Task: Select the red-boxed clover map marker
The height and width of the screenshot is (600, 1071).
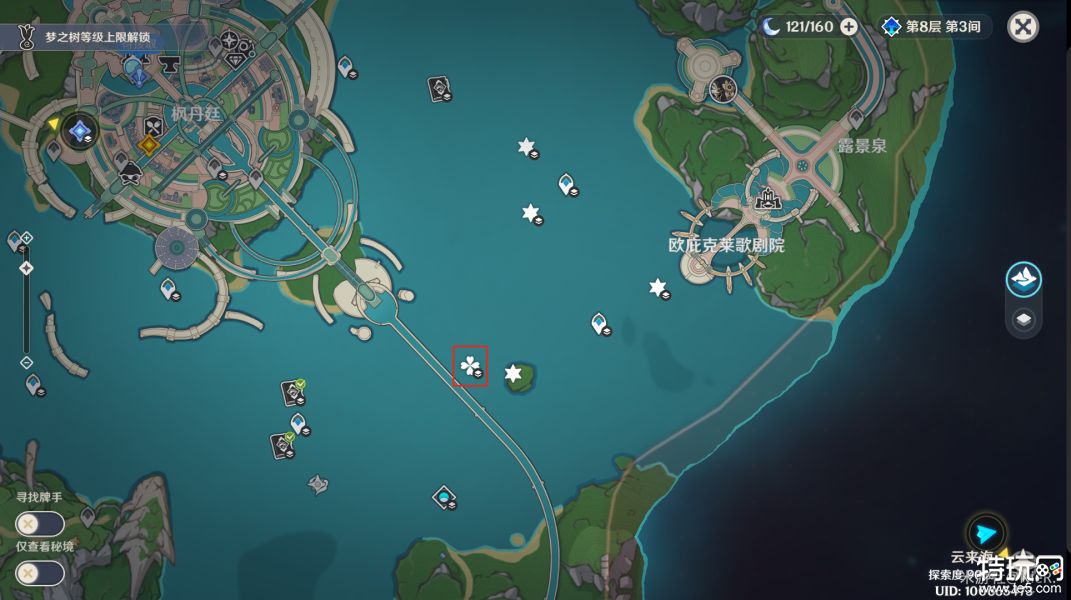Action: tap(469, 366)
